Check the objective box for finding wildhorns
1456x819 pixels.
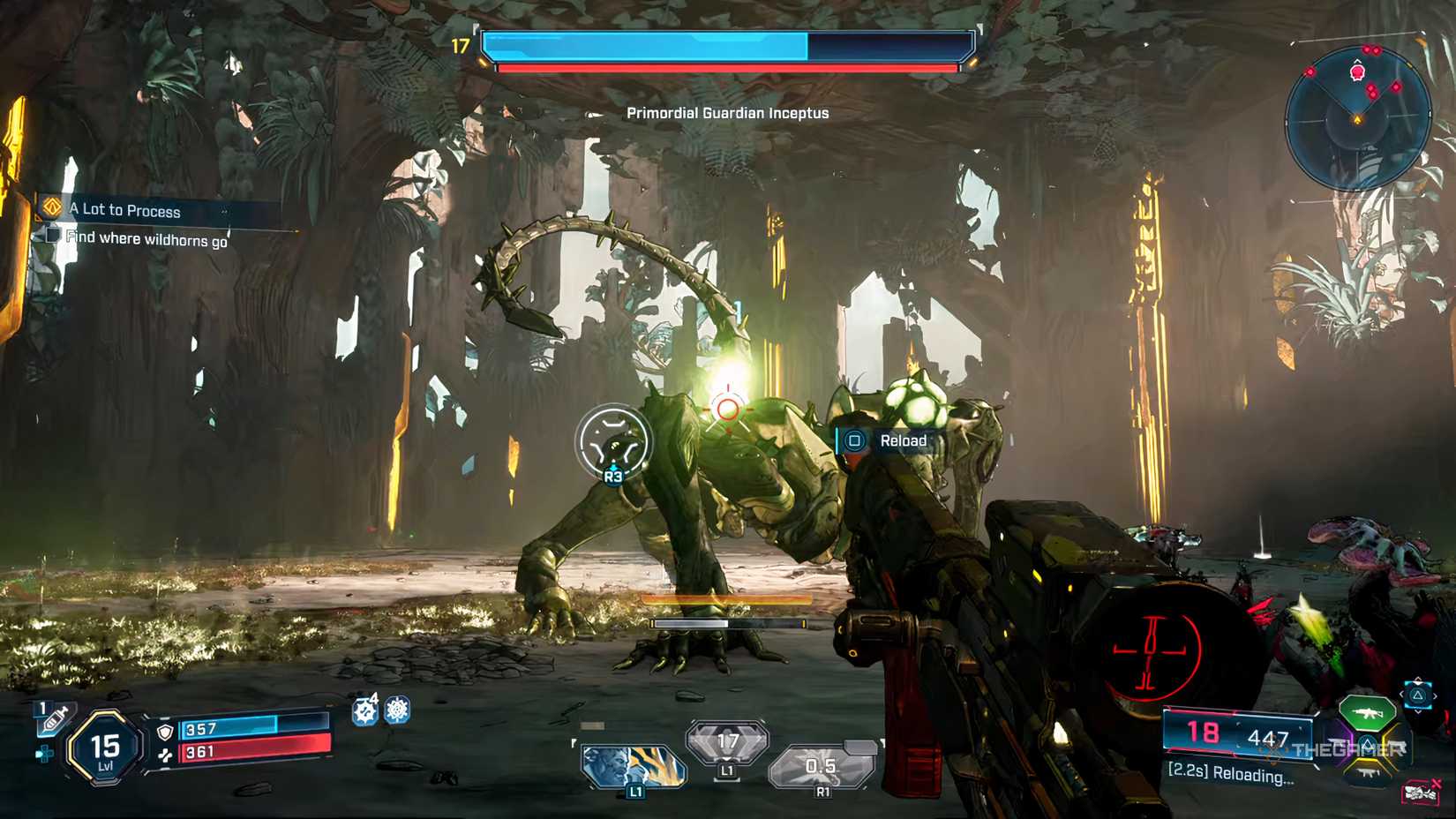coord(51,236)
